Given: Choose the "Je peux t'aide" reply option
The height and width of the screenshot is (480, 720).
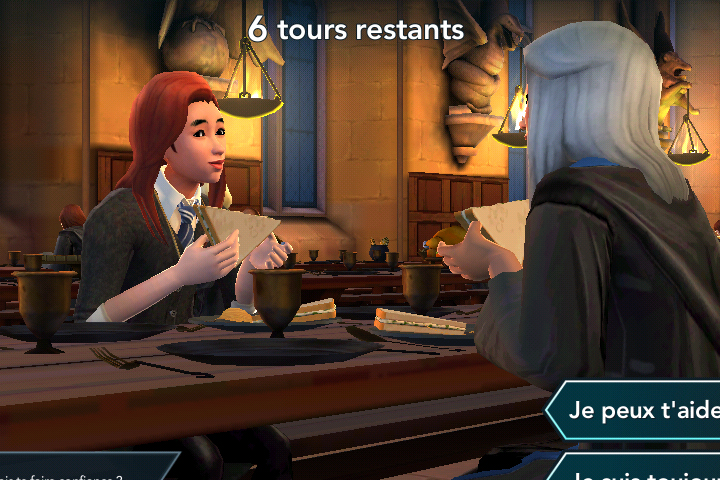Looking at the screenshot, I should coord(640,410).
